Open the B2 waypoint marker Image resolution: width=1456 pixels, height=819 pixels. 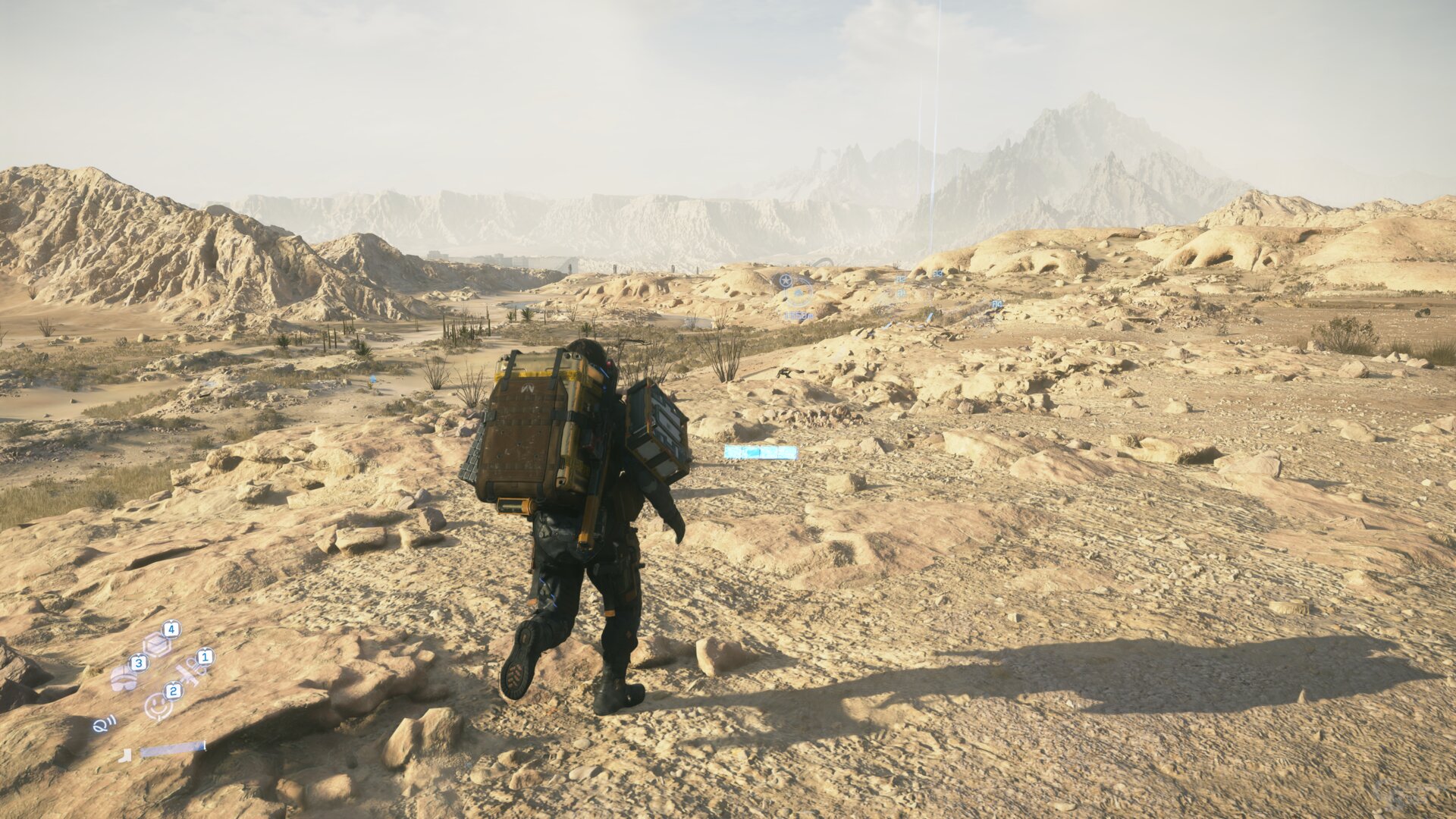pos(901,279)
